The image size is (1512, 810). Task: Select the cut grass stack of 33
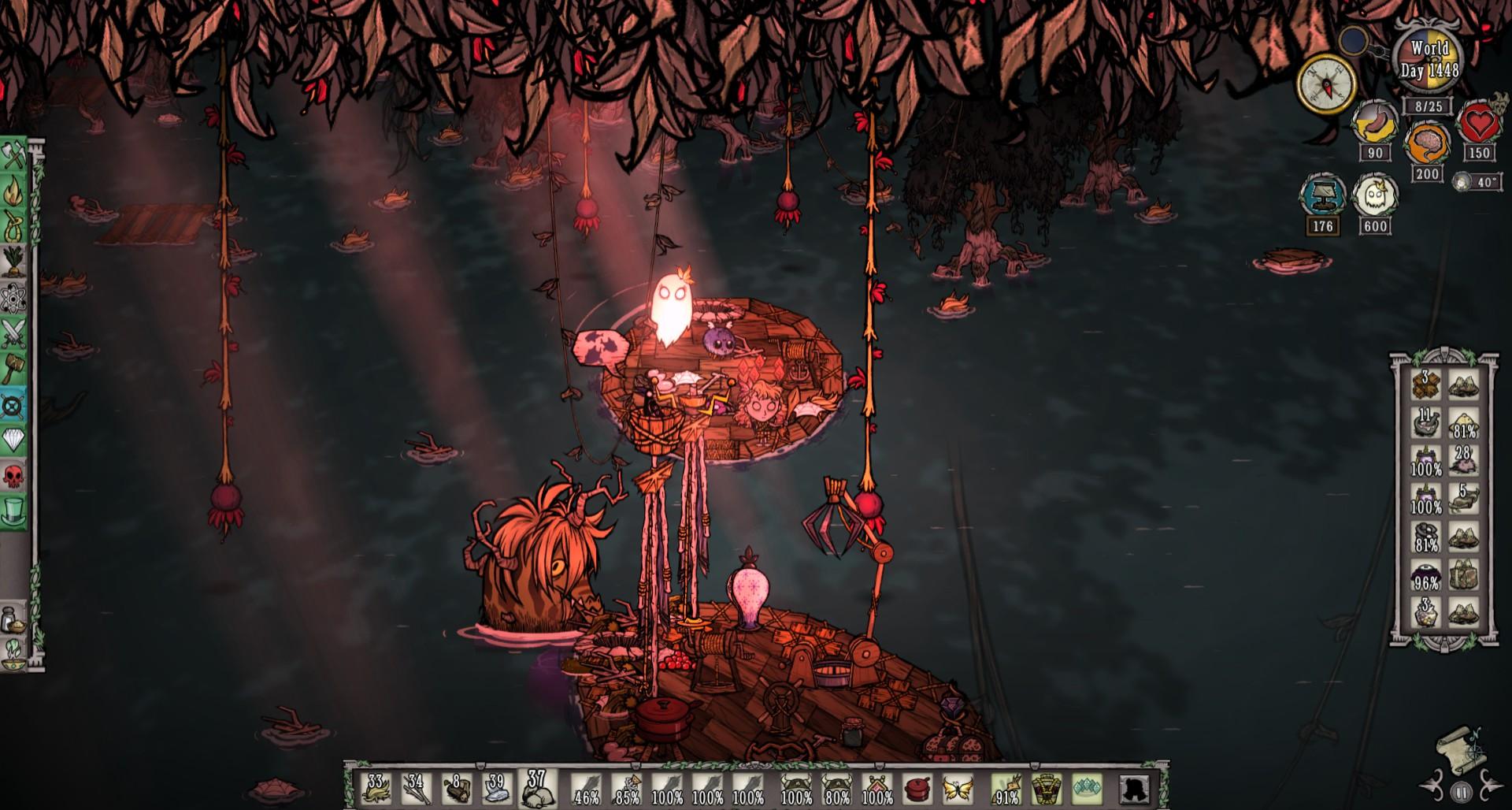click(x=376, y=787)
